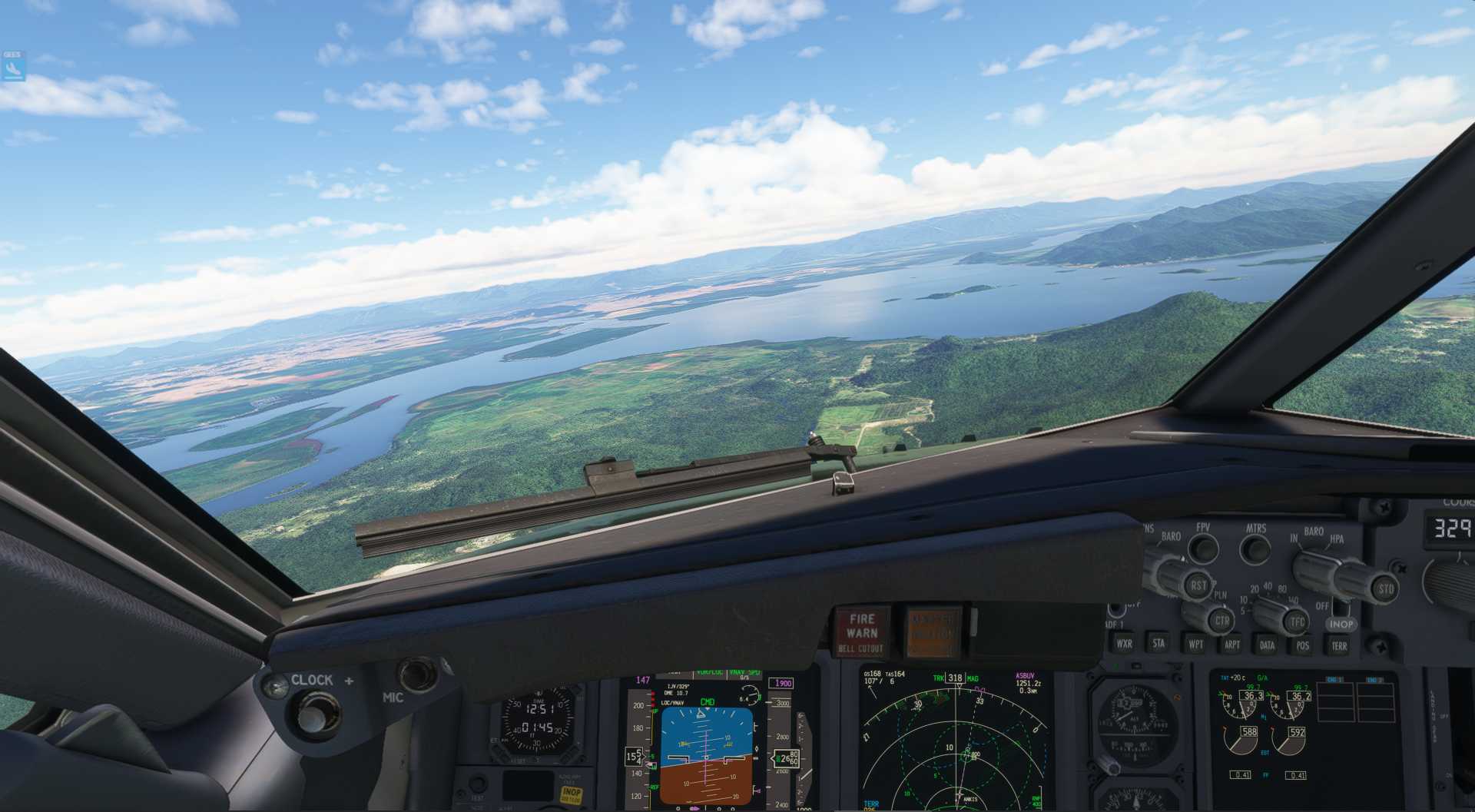Toggle the WPT waypoints button
The image size is (1475, 812).
click(x=1195, y=644)
